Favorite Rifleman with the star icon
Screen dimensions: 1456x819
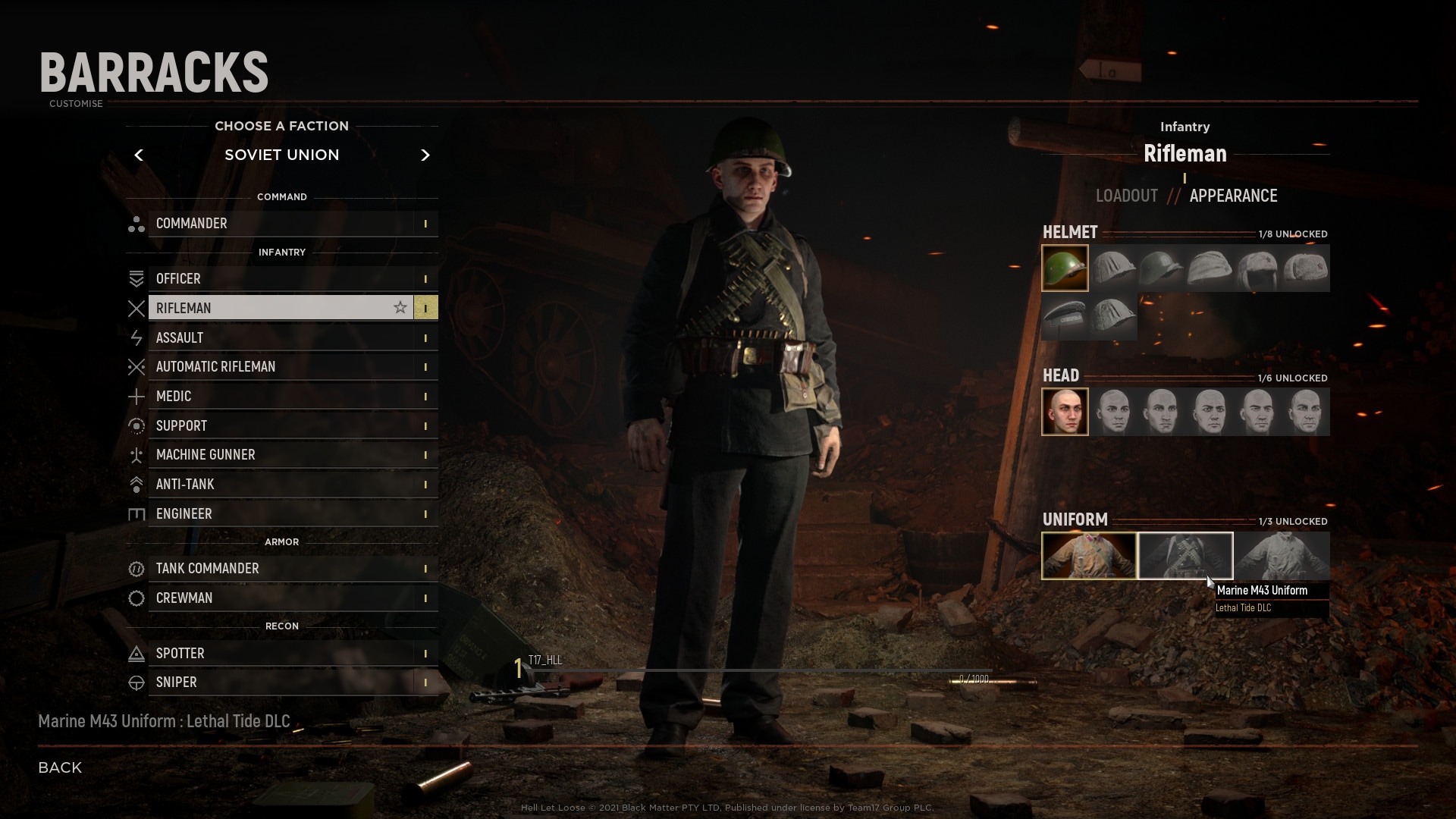[400, 308]
